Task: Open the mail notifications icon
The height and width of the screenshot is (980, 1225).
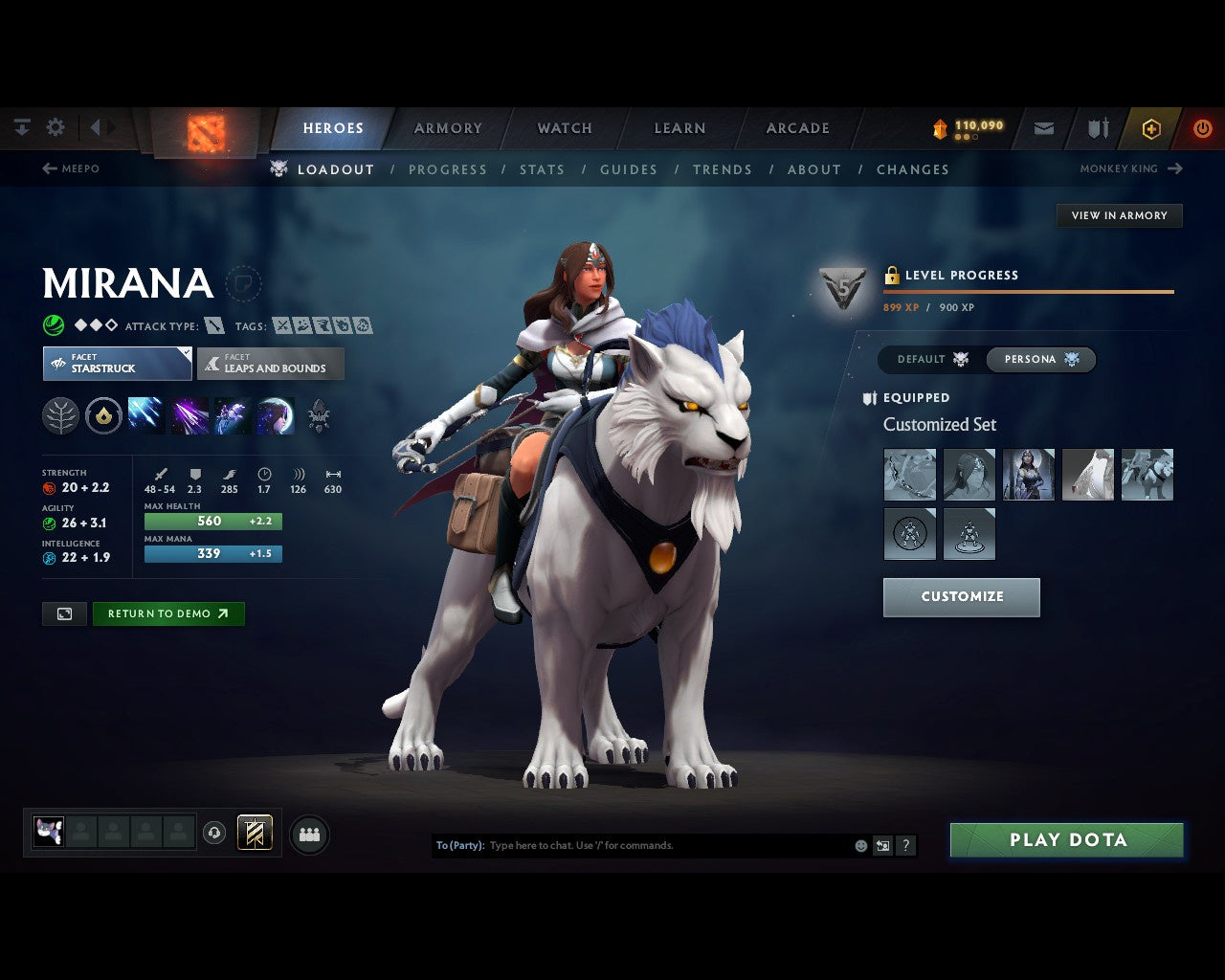Action: [x=1043, y=127]
